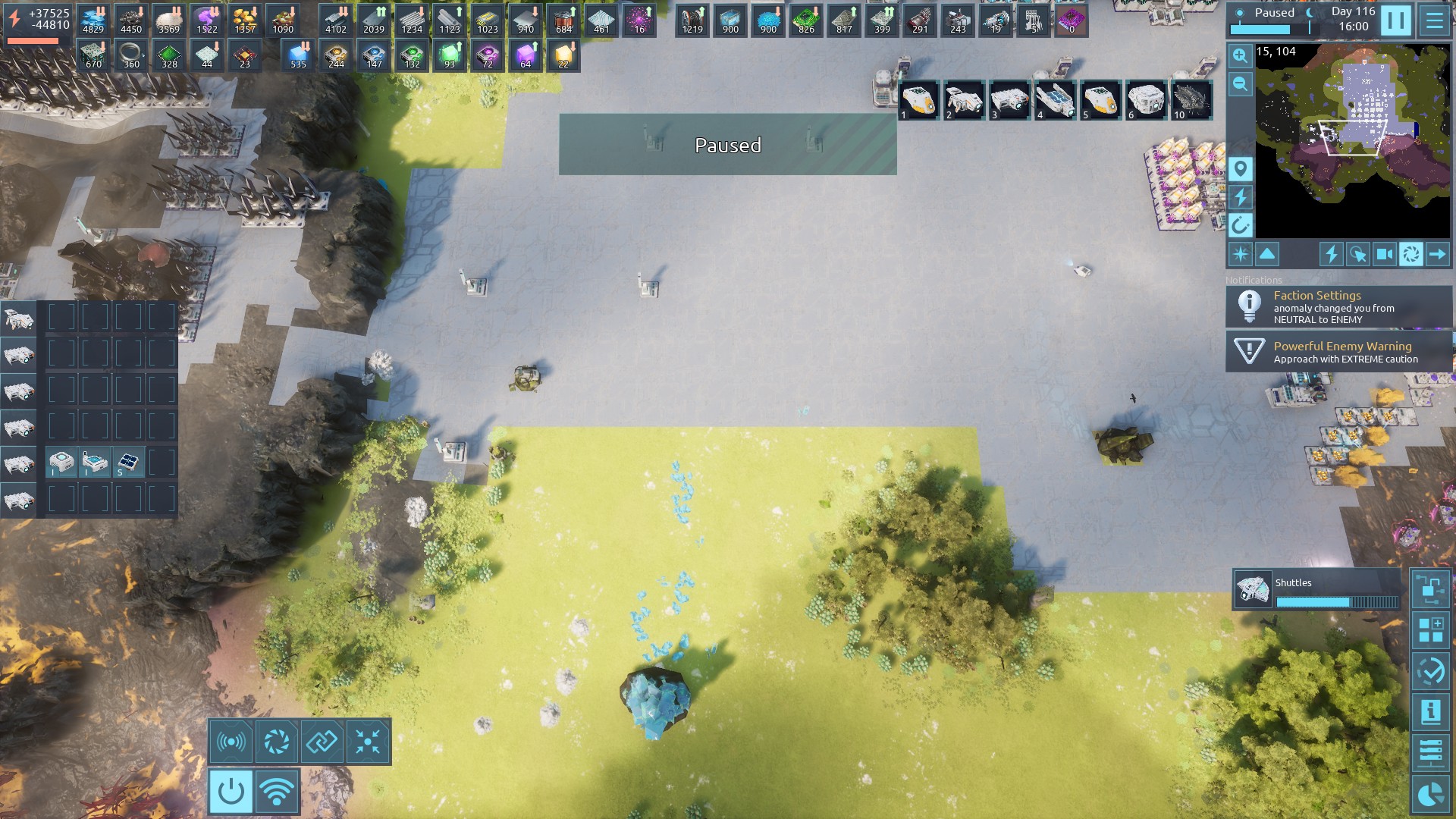Open the pie chart statistics panel

pyautogui.click(x=1430, y=794)
